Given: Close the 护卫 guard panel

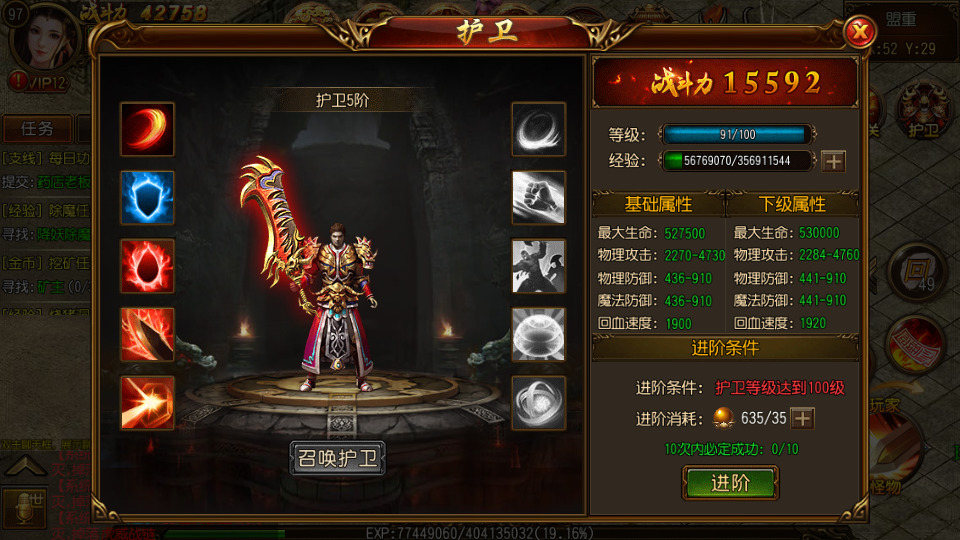Looking at the screenshot, I should pyautogui.click(x=859, y=33).
